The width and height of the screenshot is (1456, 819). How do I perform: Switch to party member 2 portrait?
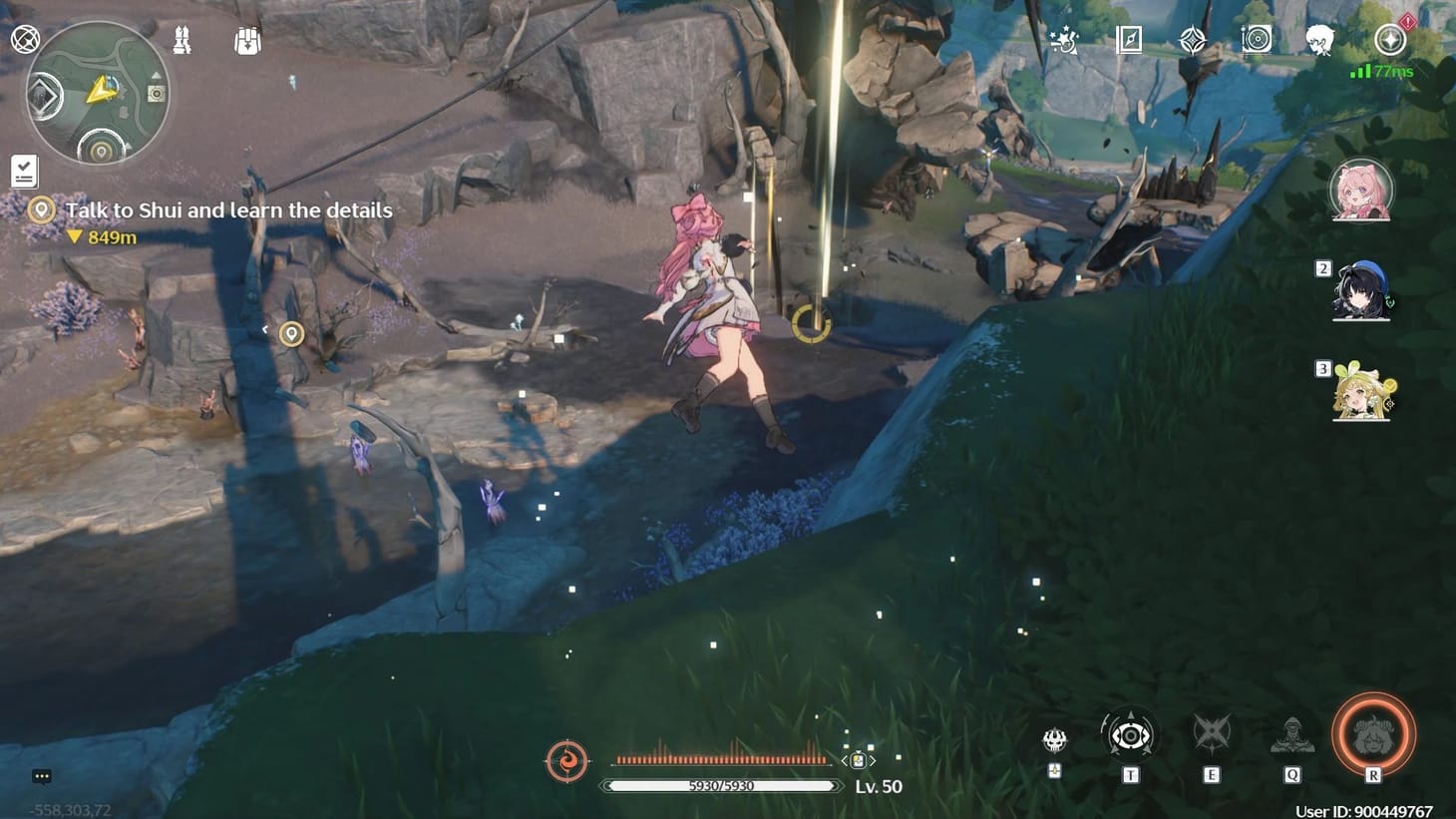point(1363,292)
